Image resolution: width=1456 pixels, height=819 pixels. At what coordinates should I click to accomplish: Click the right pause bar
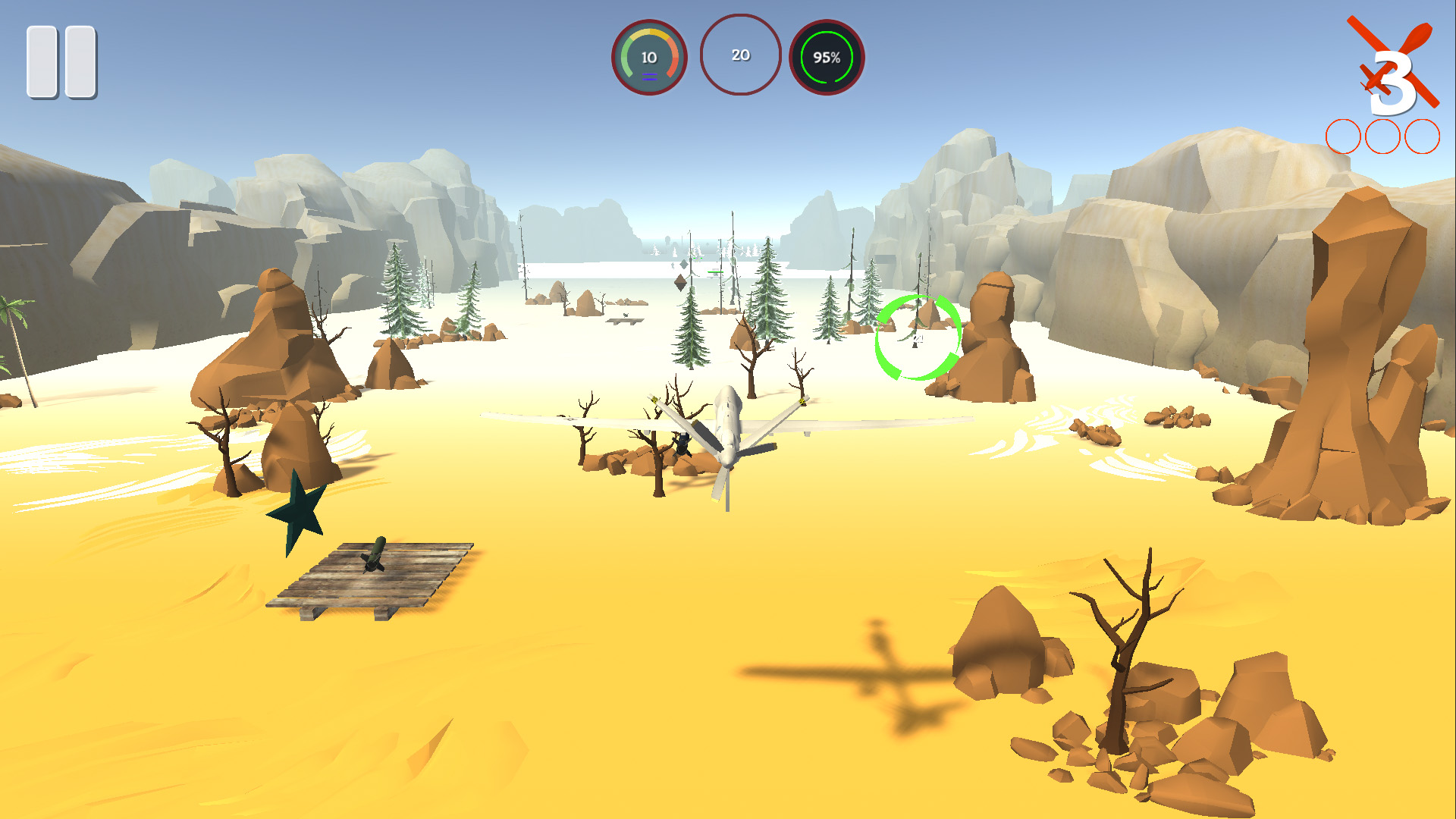point(82,62)
